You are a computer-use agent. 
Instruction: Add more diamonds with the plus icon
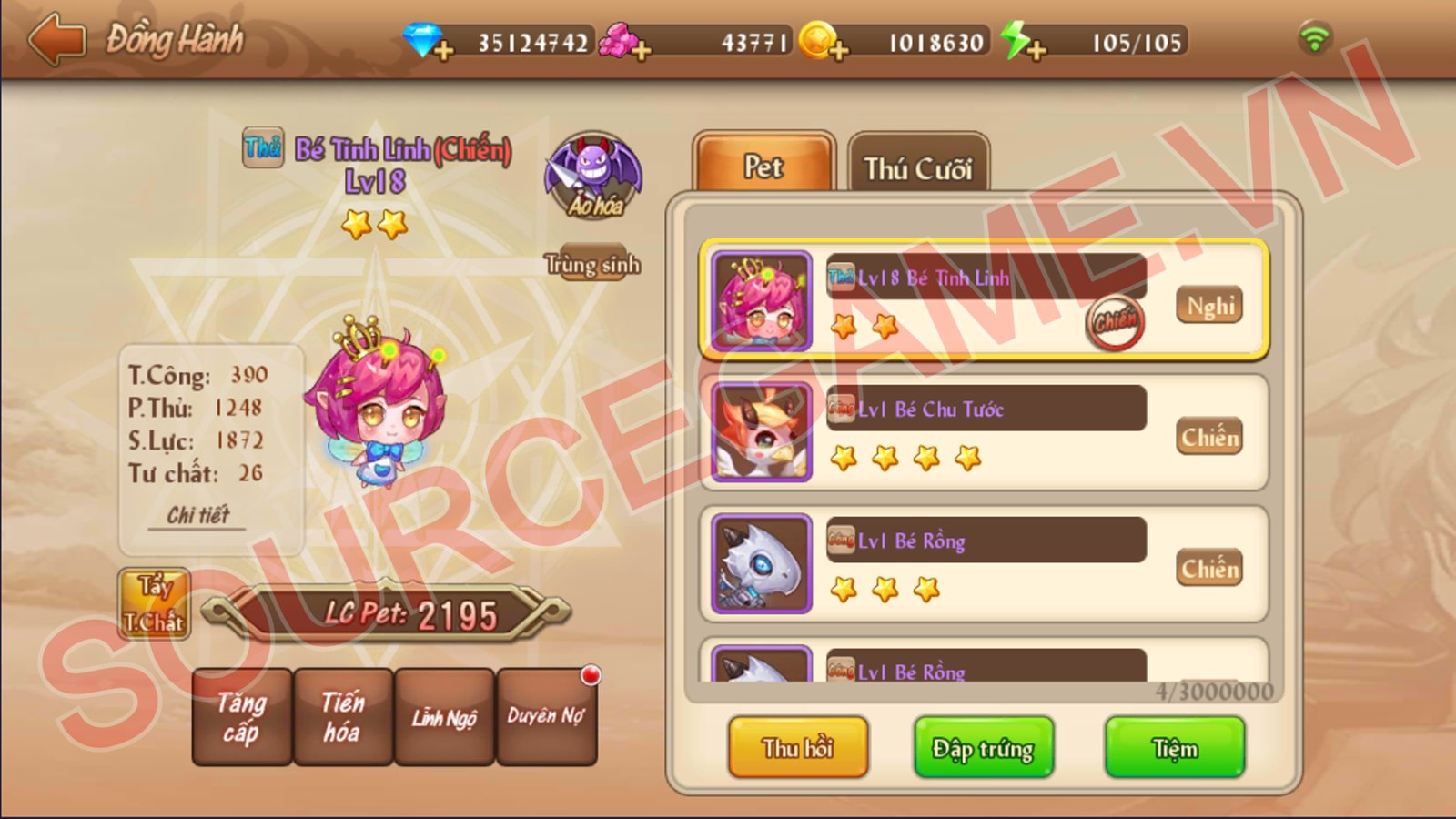click(x=443, y=51)
